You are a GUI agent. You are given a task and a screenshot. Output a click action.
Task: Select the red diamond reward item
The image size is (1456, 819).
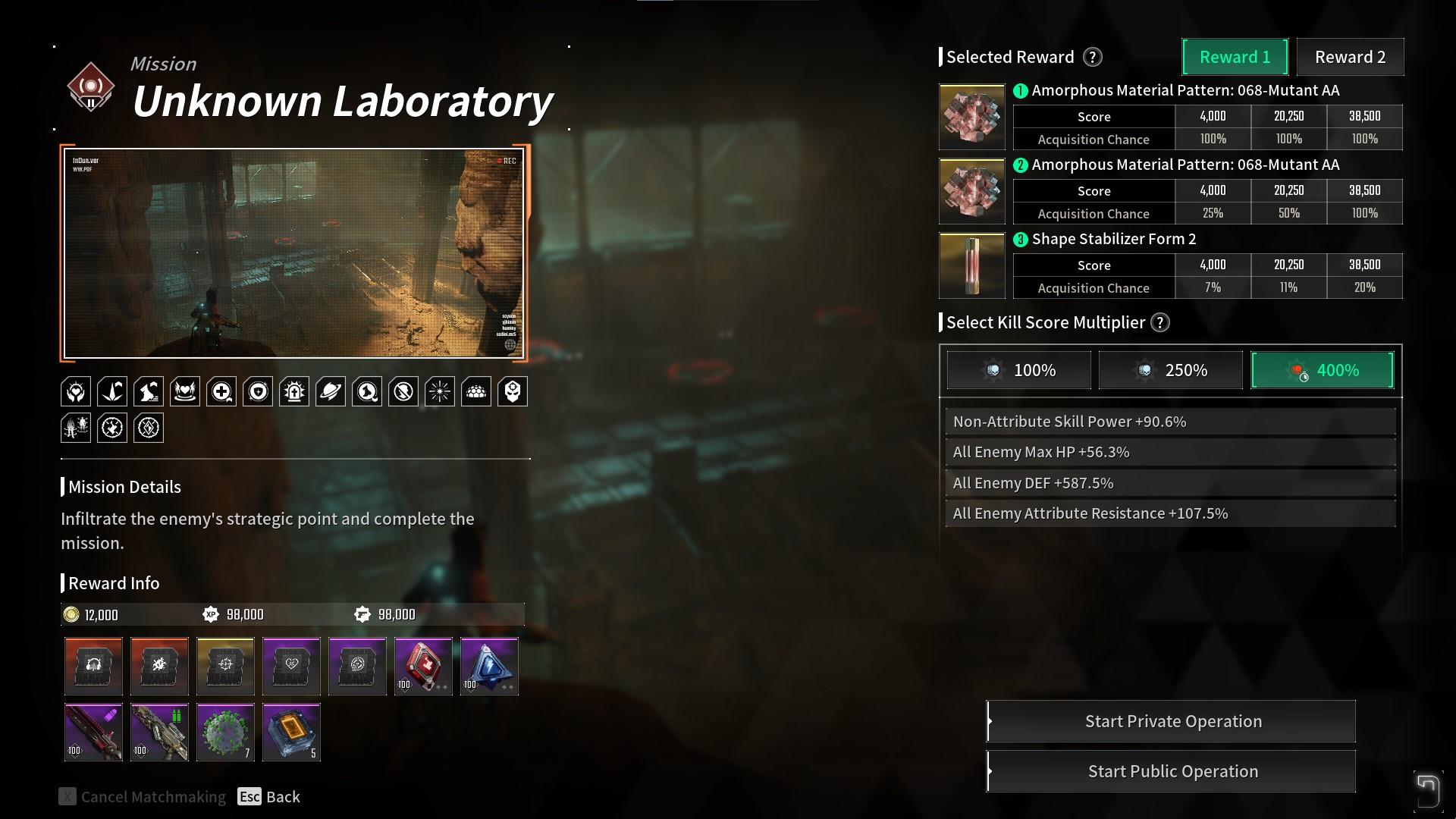click(x=423, y=667)
